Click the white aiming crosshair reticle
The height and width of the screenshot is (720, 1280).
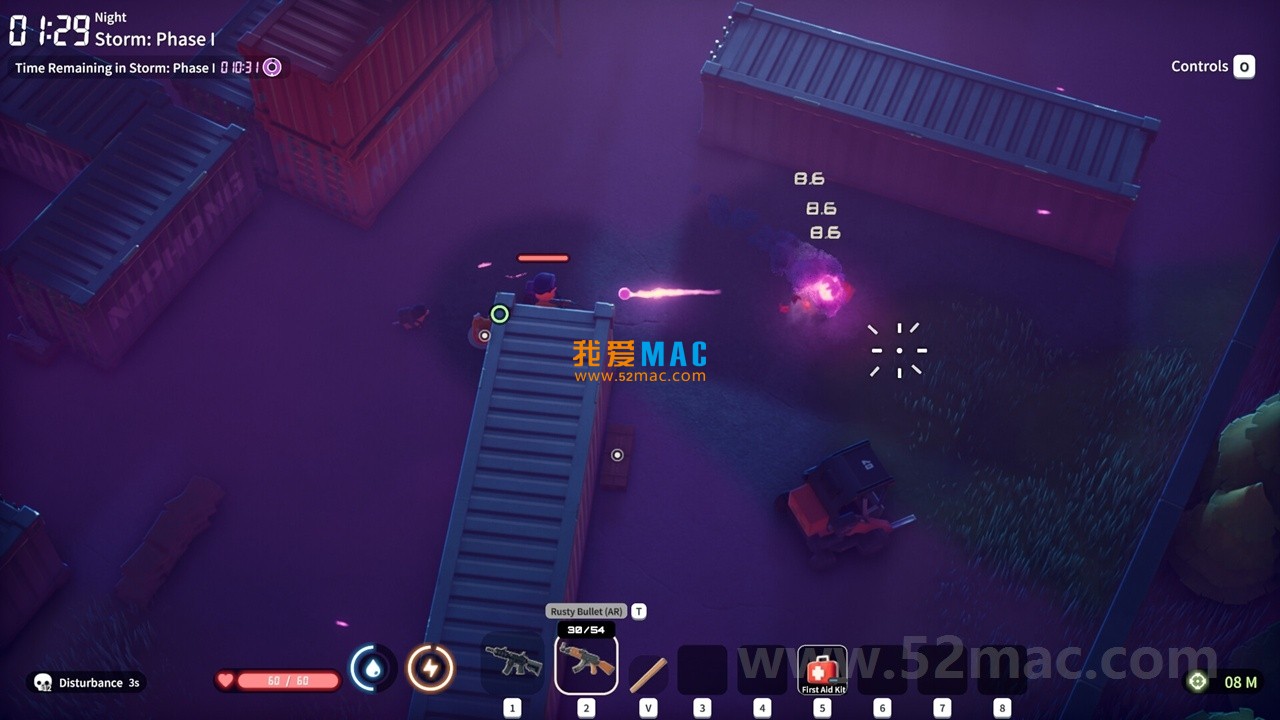(x=899, y=349)
